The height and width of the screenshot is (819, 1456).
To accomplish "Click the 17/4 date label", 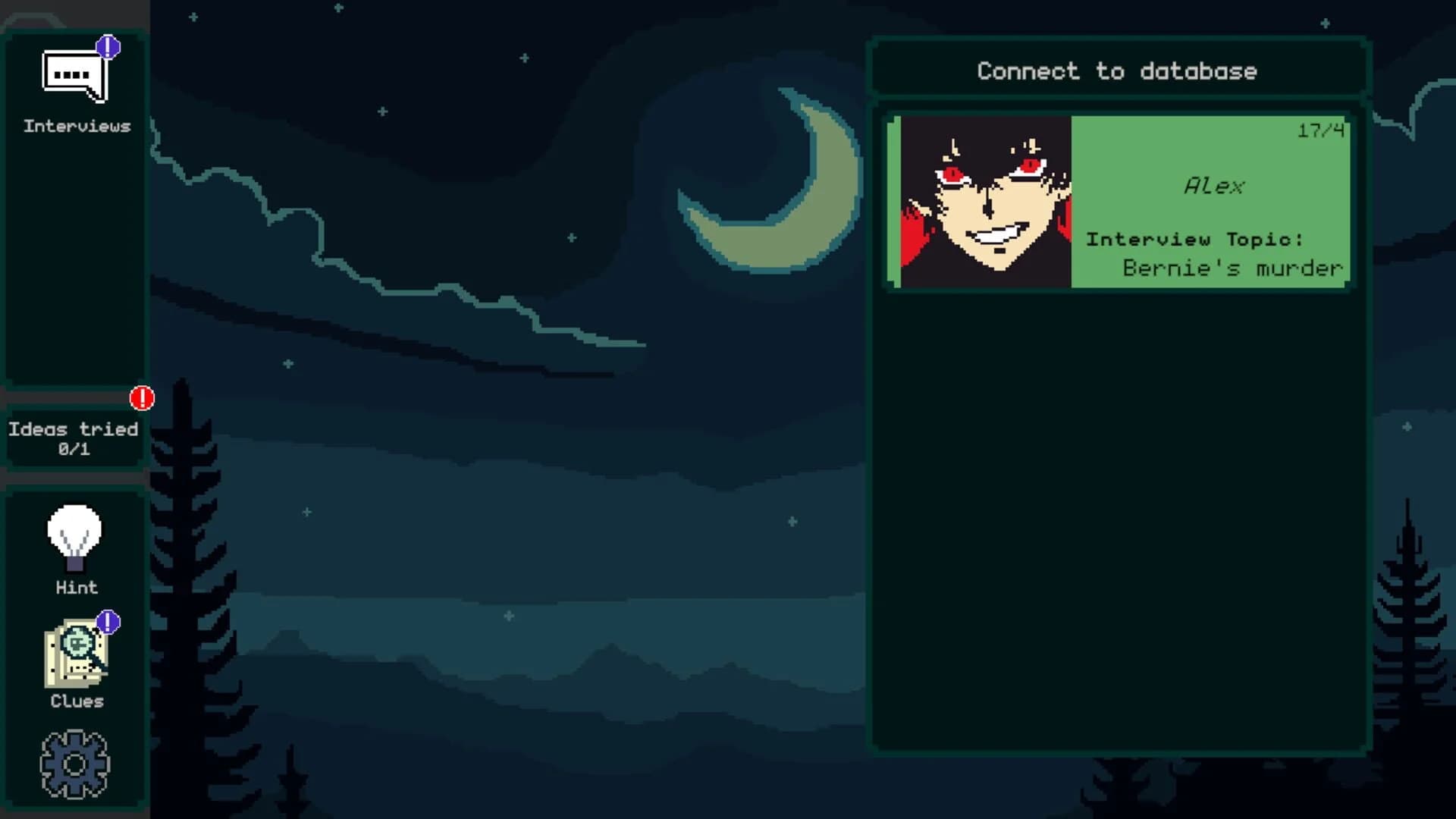I will (x=1319, y=131).
